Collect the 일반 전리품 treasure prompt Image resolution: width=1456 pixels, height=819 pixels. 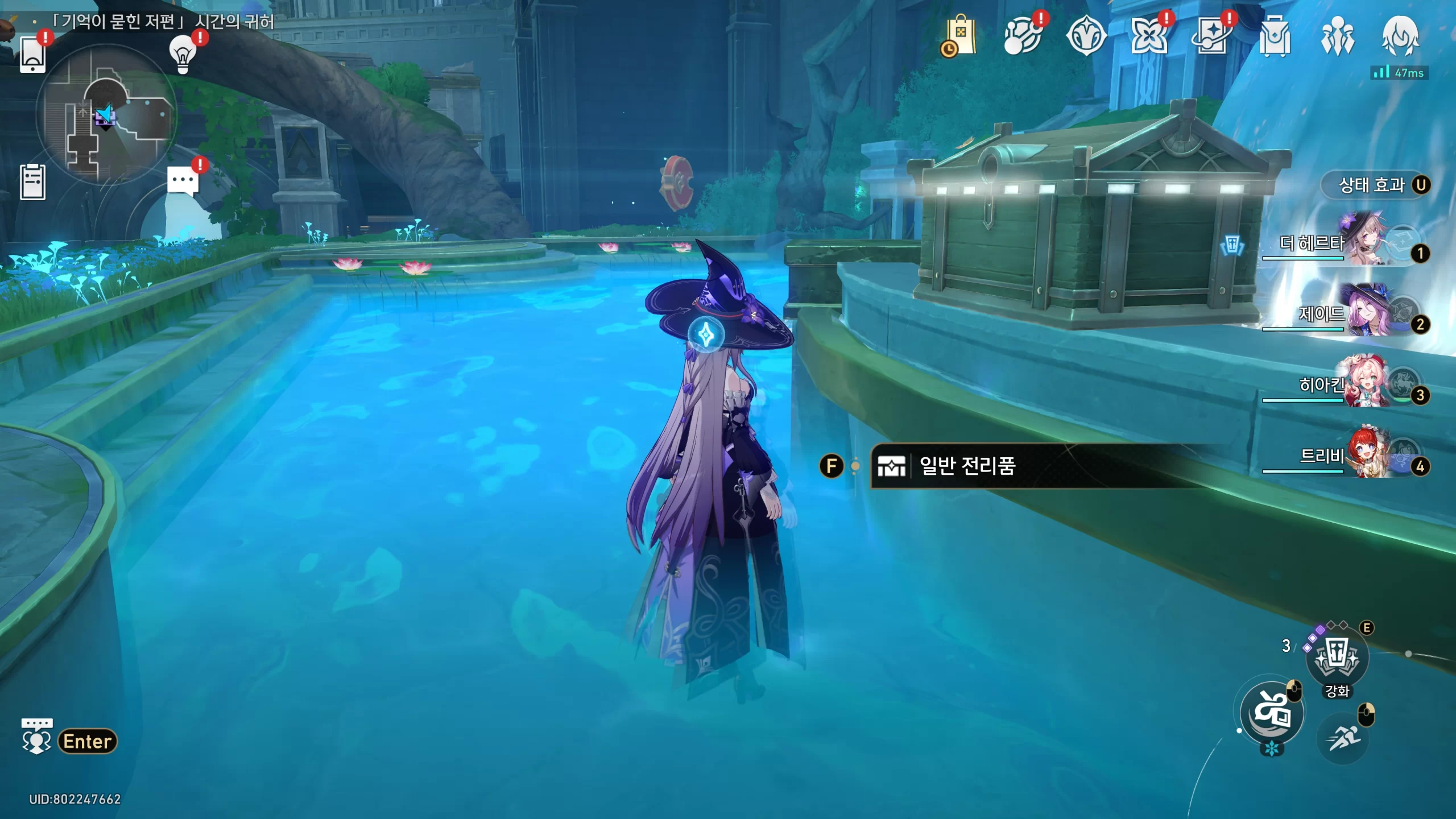coord(967,466)
